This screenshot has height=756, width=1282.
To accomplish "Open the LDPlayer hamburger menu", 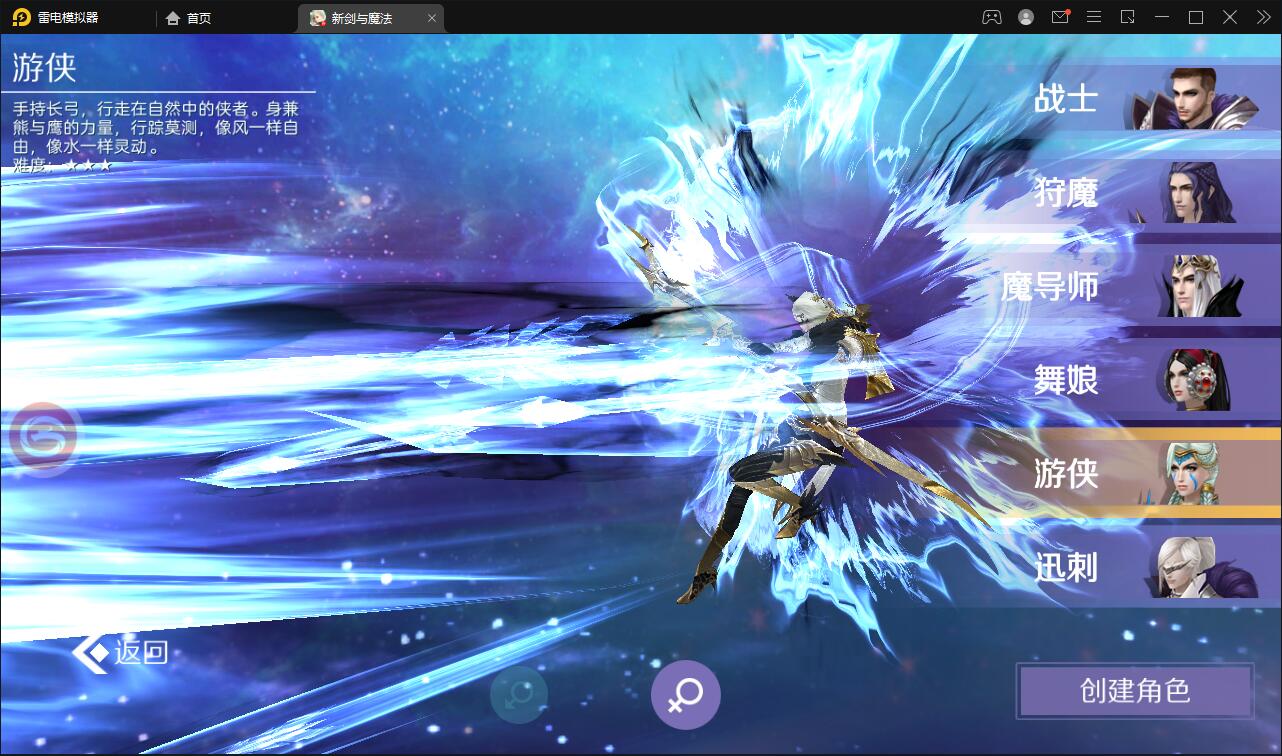I will tap(1094, 17).
